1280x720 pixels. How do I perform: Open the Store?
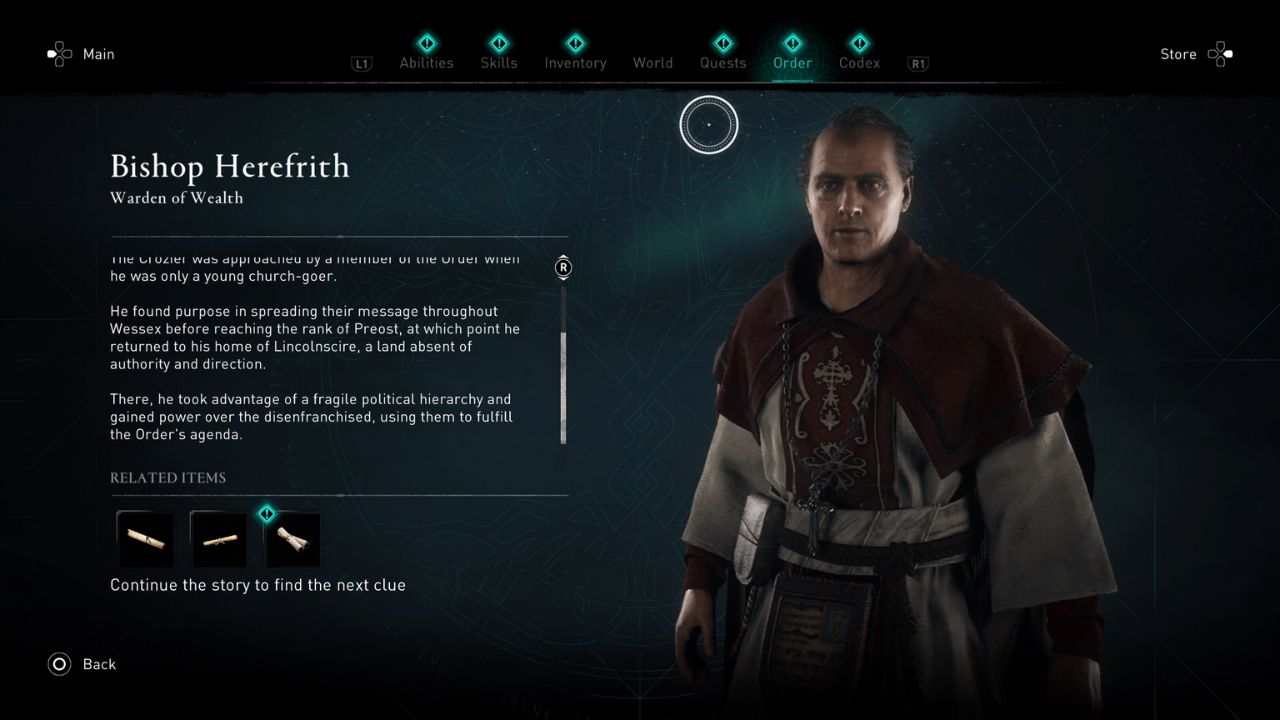[x=1178, y=54]
